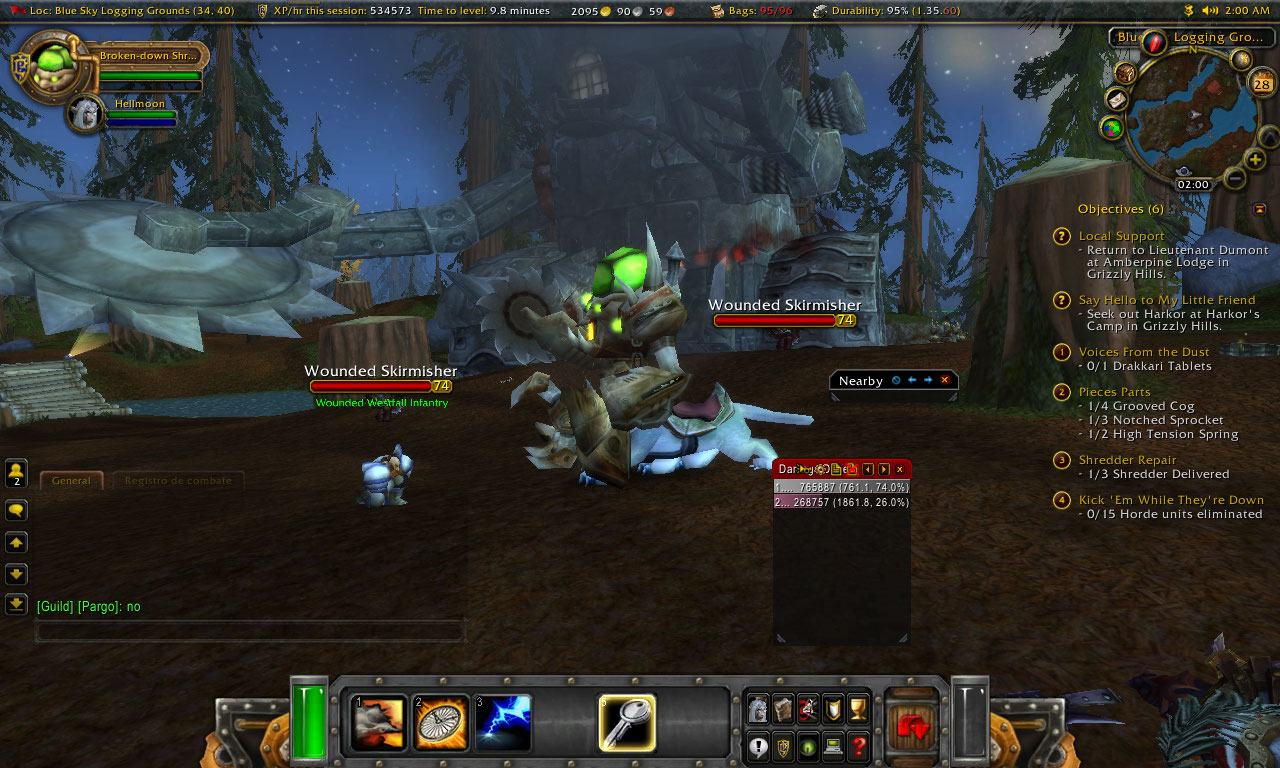Open the gold trophy achievements button
This screenshot has height=768, width=1280.
[x=859, y=708]
